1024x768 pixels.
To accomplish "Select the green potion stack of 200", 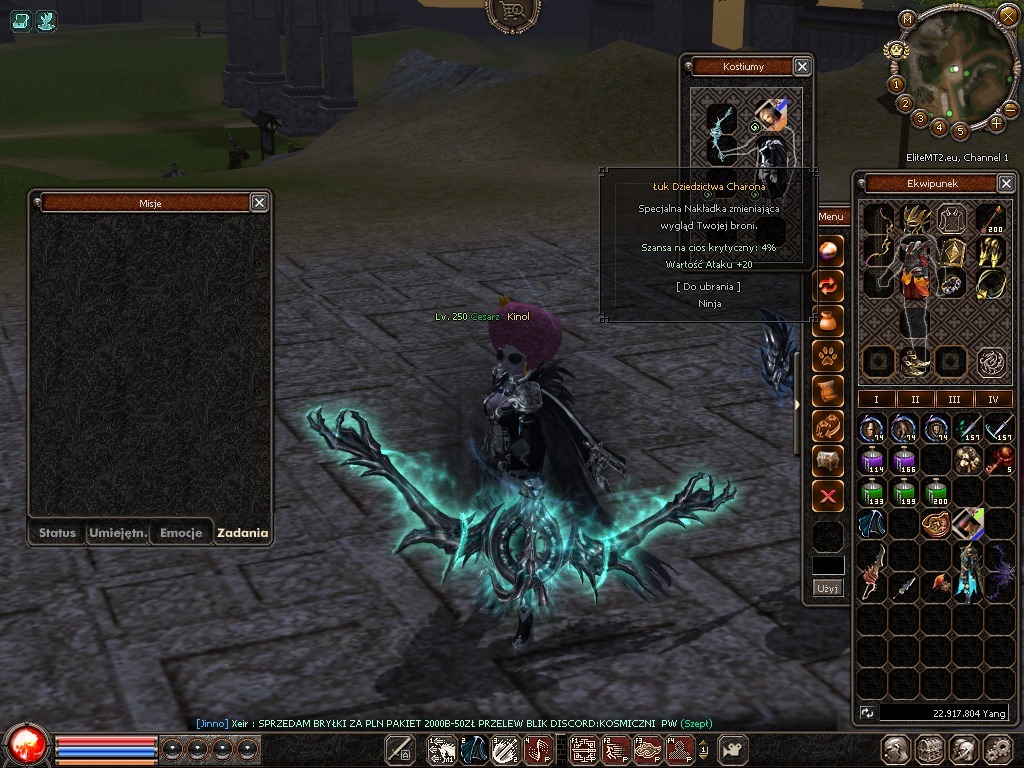I will click(937, 493).
